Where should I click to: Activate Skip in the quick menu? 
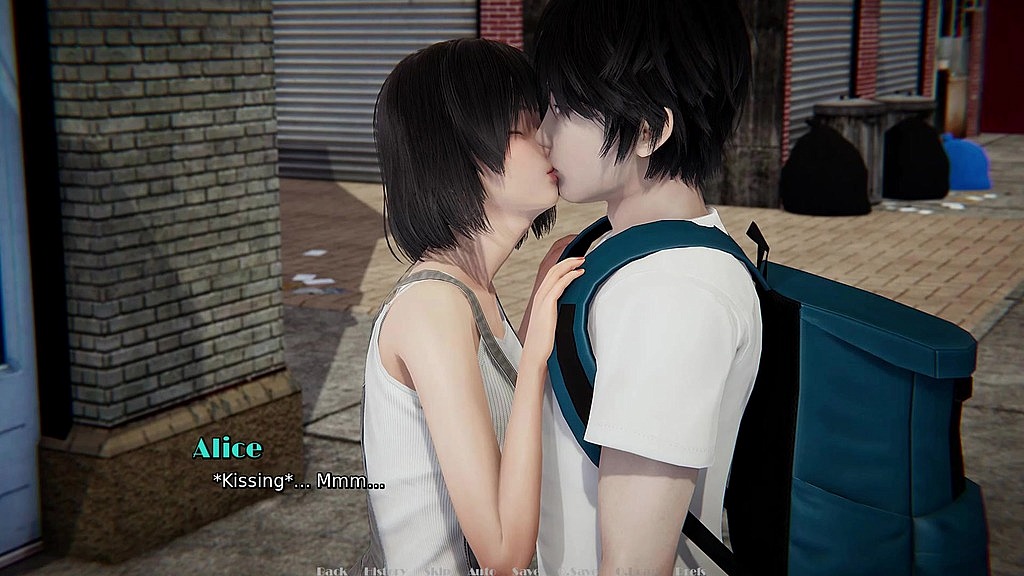437,571
